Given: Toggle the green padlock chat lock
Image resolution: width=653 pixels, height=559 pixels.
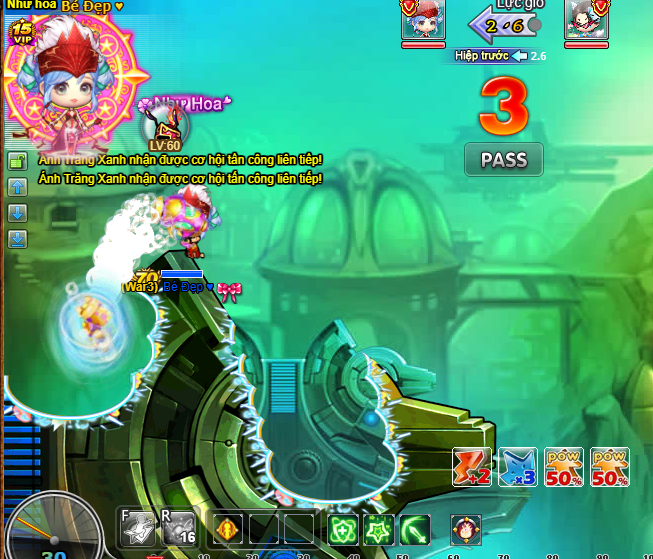Looking at the screenshot, I should pos(17,161).
